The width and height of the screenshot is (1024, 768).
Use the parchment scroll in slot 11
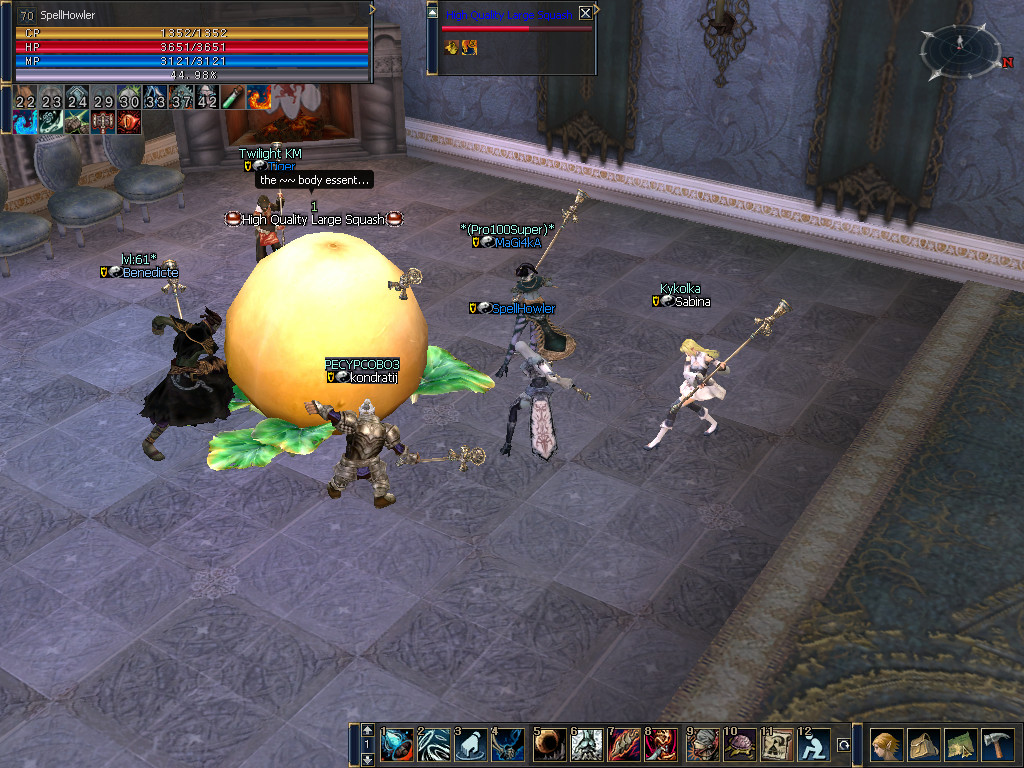(x=777, y=745)
